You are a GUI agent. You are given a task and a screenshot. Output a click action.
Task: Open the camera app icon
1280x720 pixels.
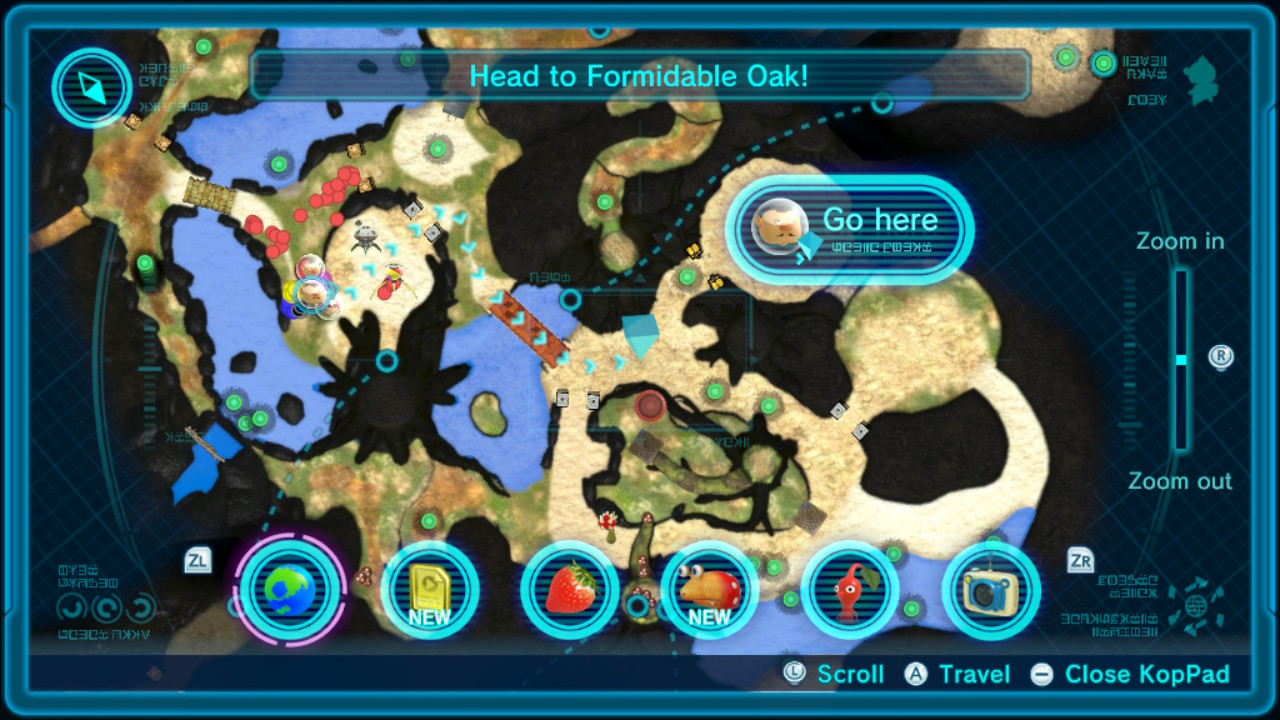coord(990,590)
